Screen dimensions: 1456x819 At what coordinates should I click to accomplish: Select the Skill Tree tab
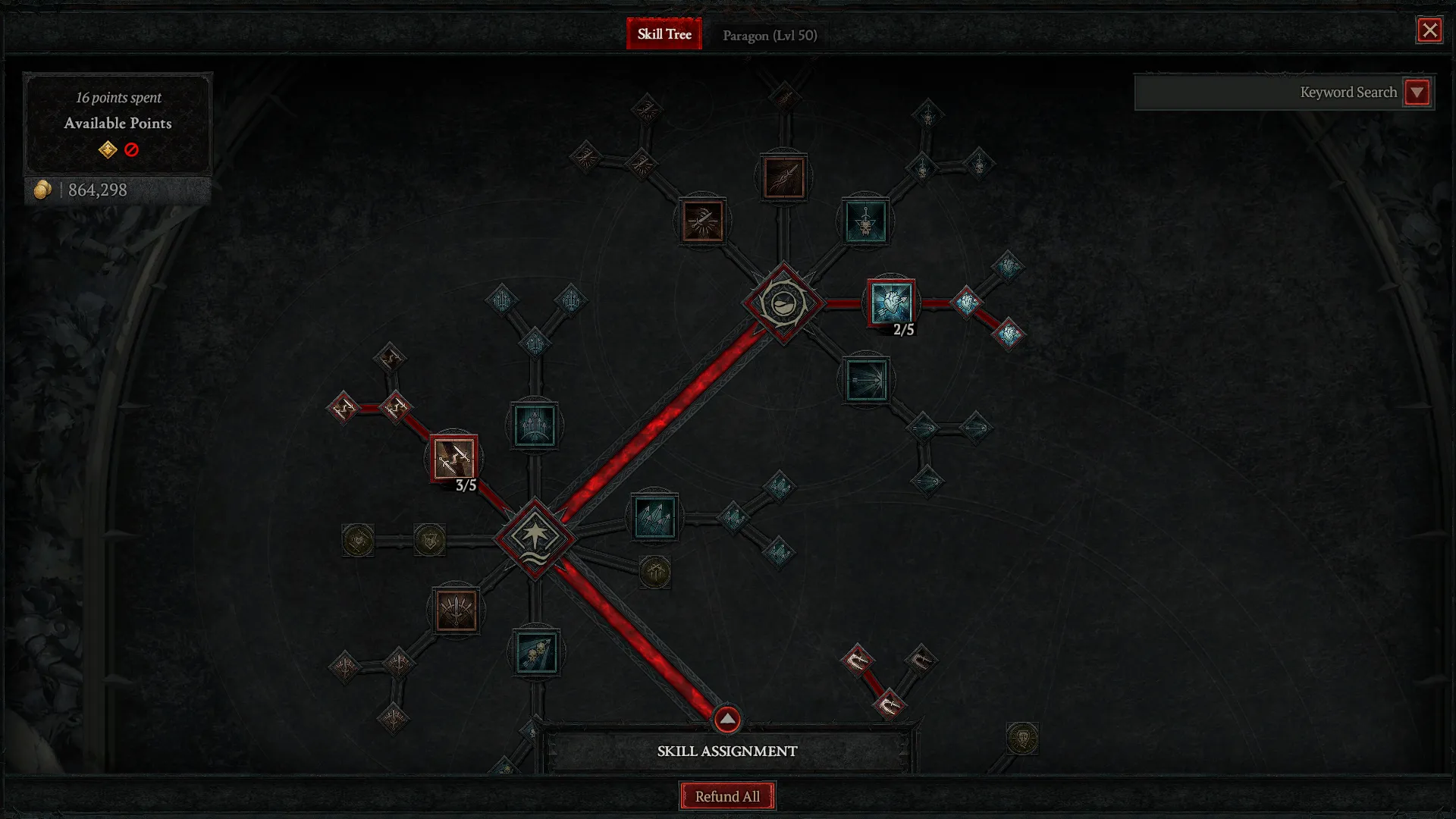664,34
